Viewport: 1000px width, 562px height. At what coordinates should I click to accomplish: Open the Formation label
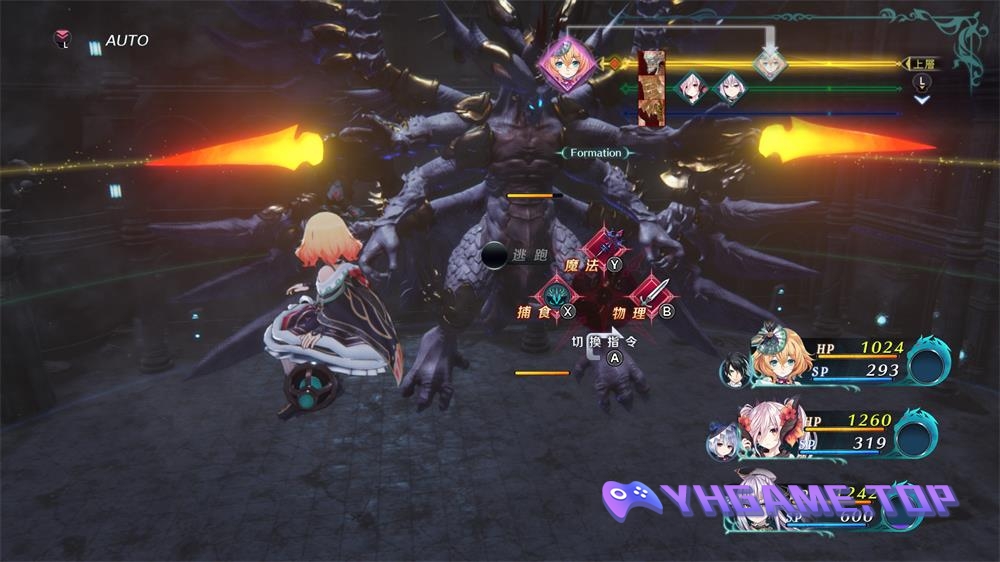(596, 153)
